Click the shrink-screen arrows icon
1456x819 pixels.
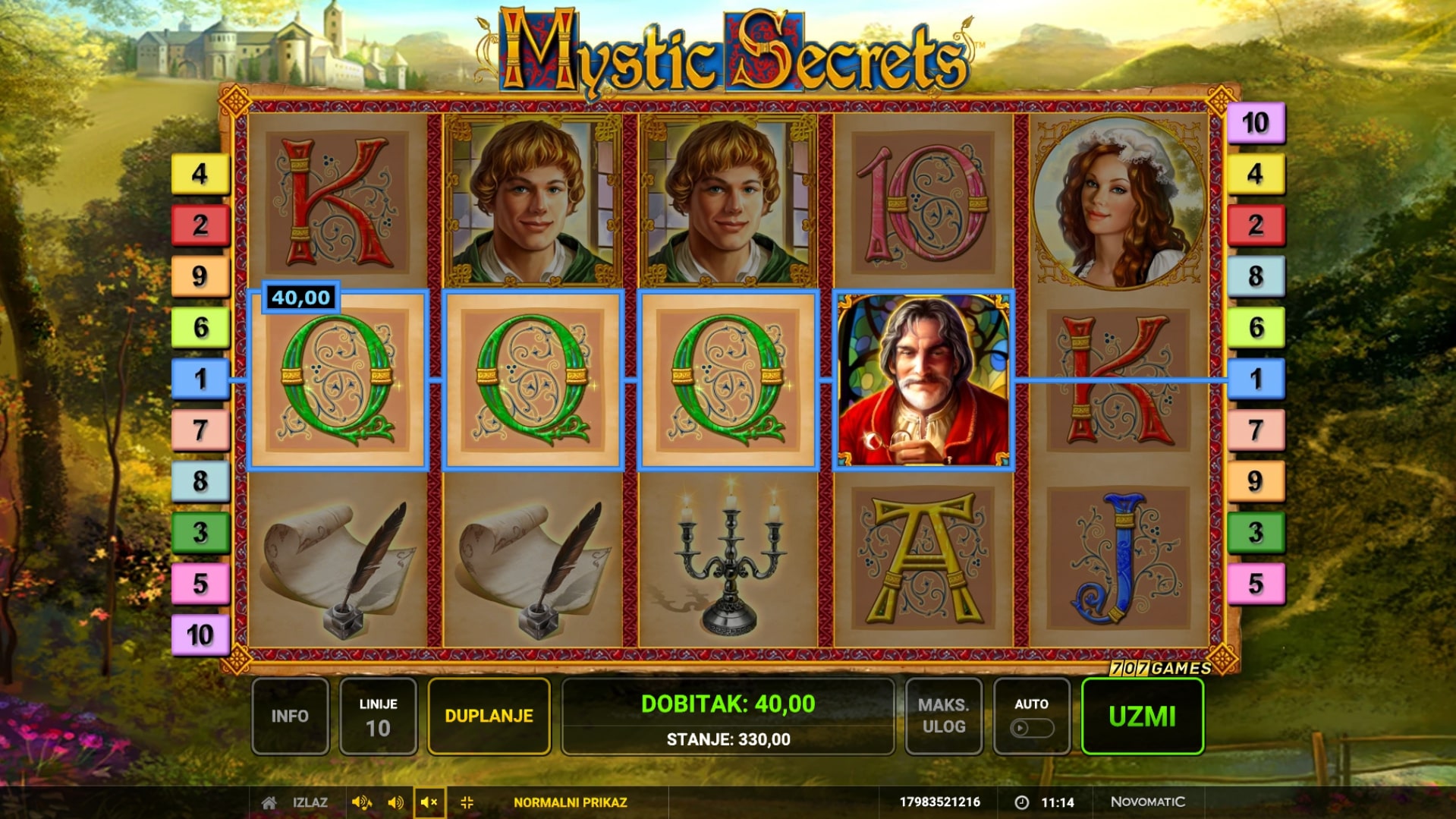click(467, 802)
